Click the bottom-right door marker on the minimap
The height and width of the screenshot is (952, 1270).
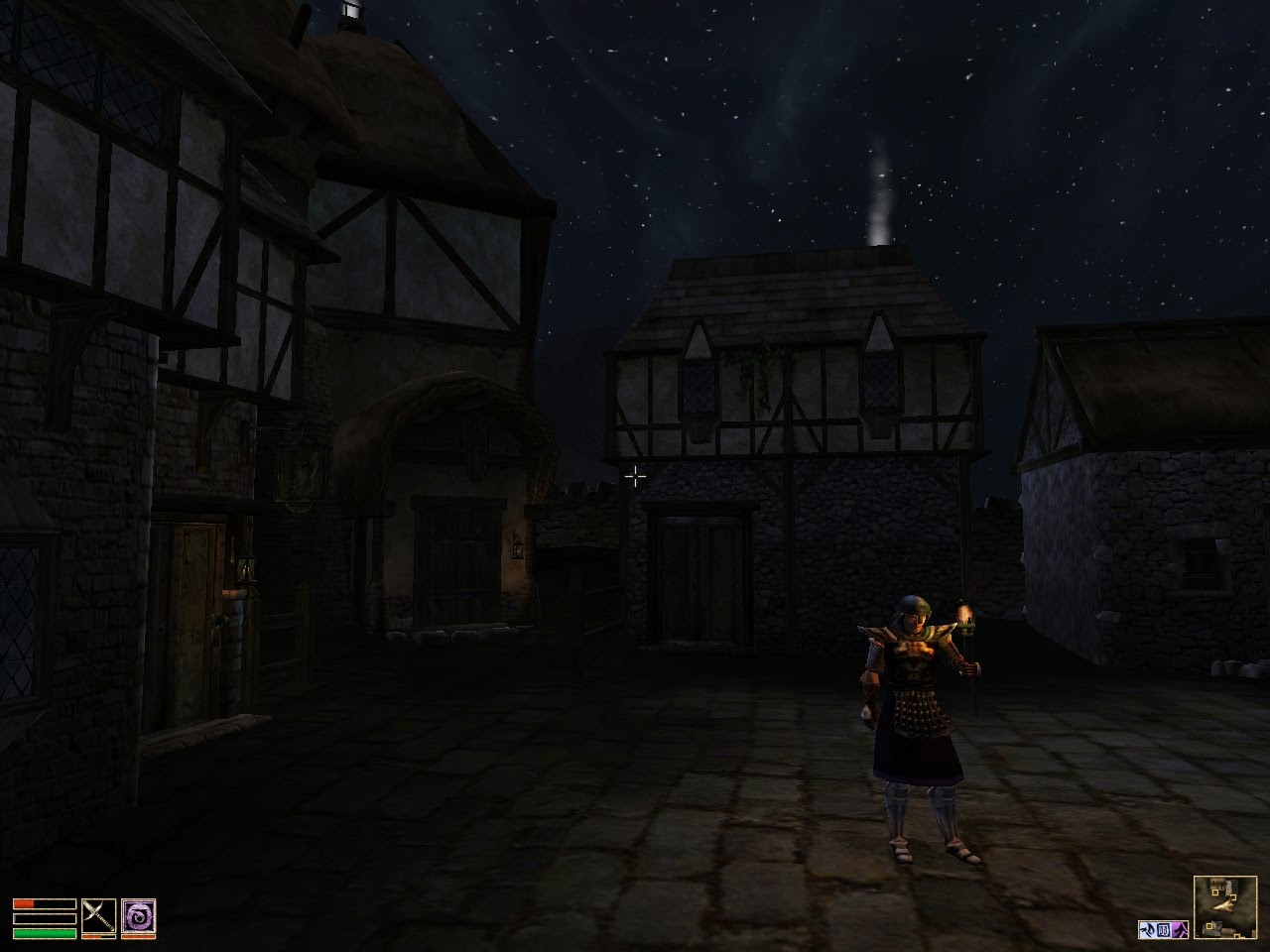click(1237, 935)
